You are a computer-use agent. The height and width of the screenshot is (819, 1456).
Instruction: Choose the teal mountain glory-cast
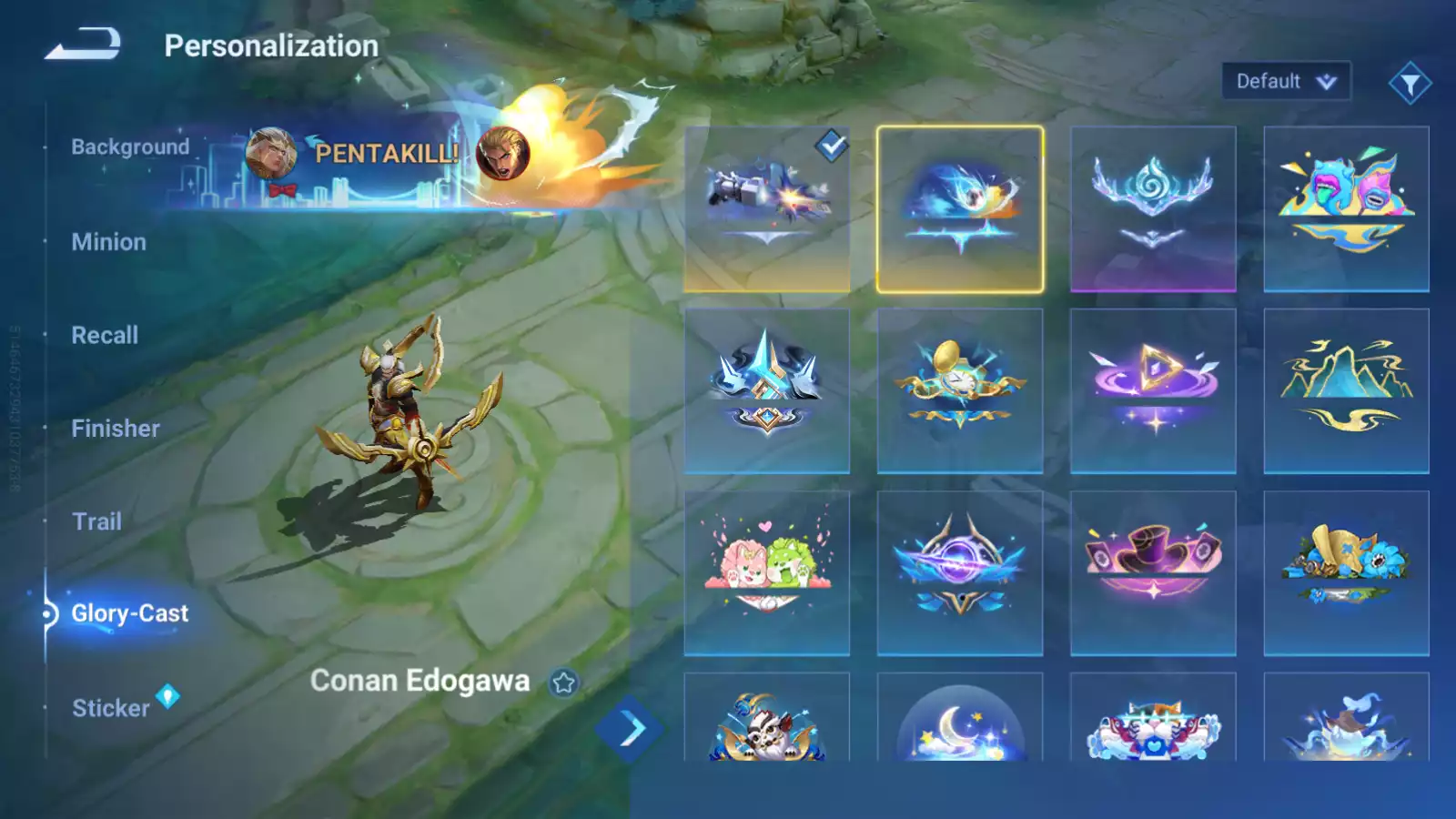(1346, 391)
